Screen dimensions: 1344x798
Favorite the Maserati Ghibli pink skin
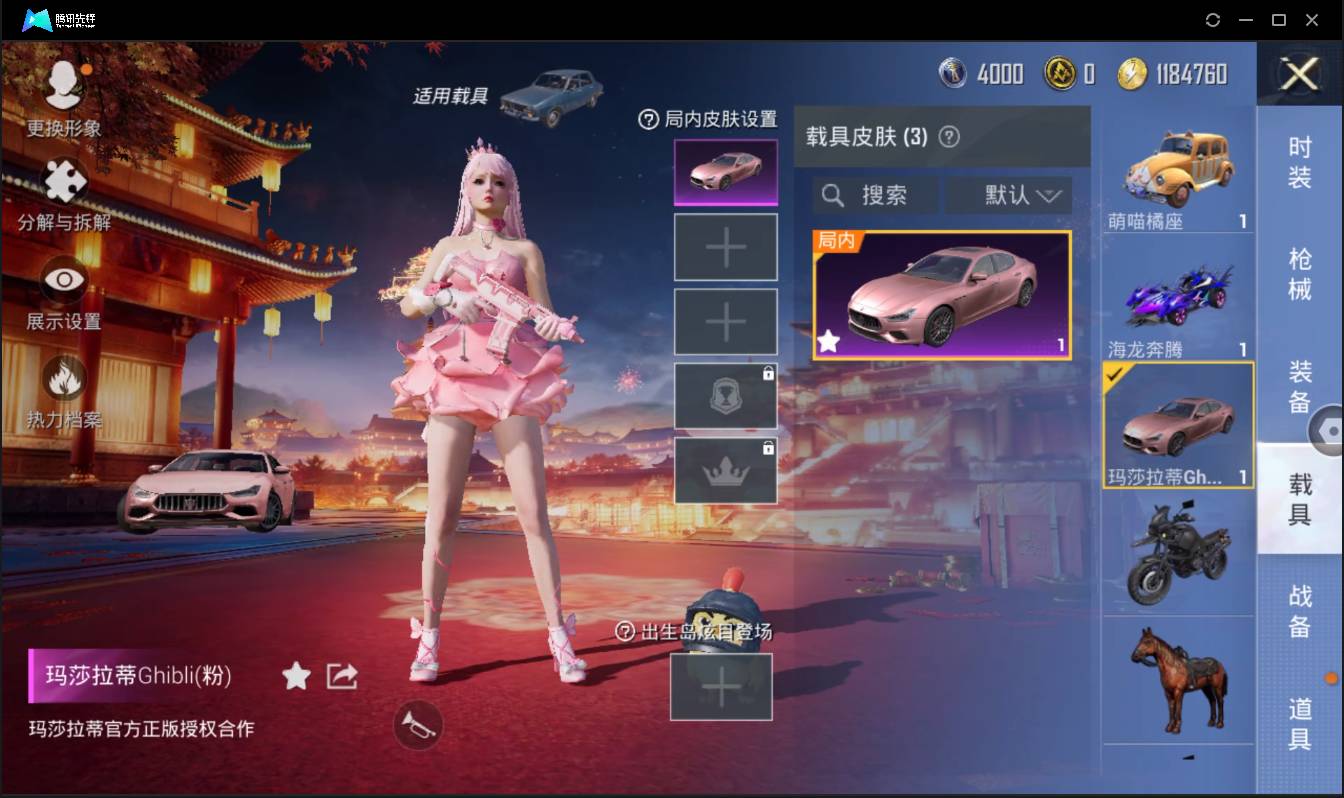tap(296, 676)
